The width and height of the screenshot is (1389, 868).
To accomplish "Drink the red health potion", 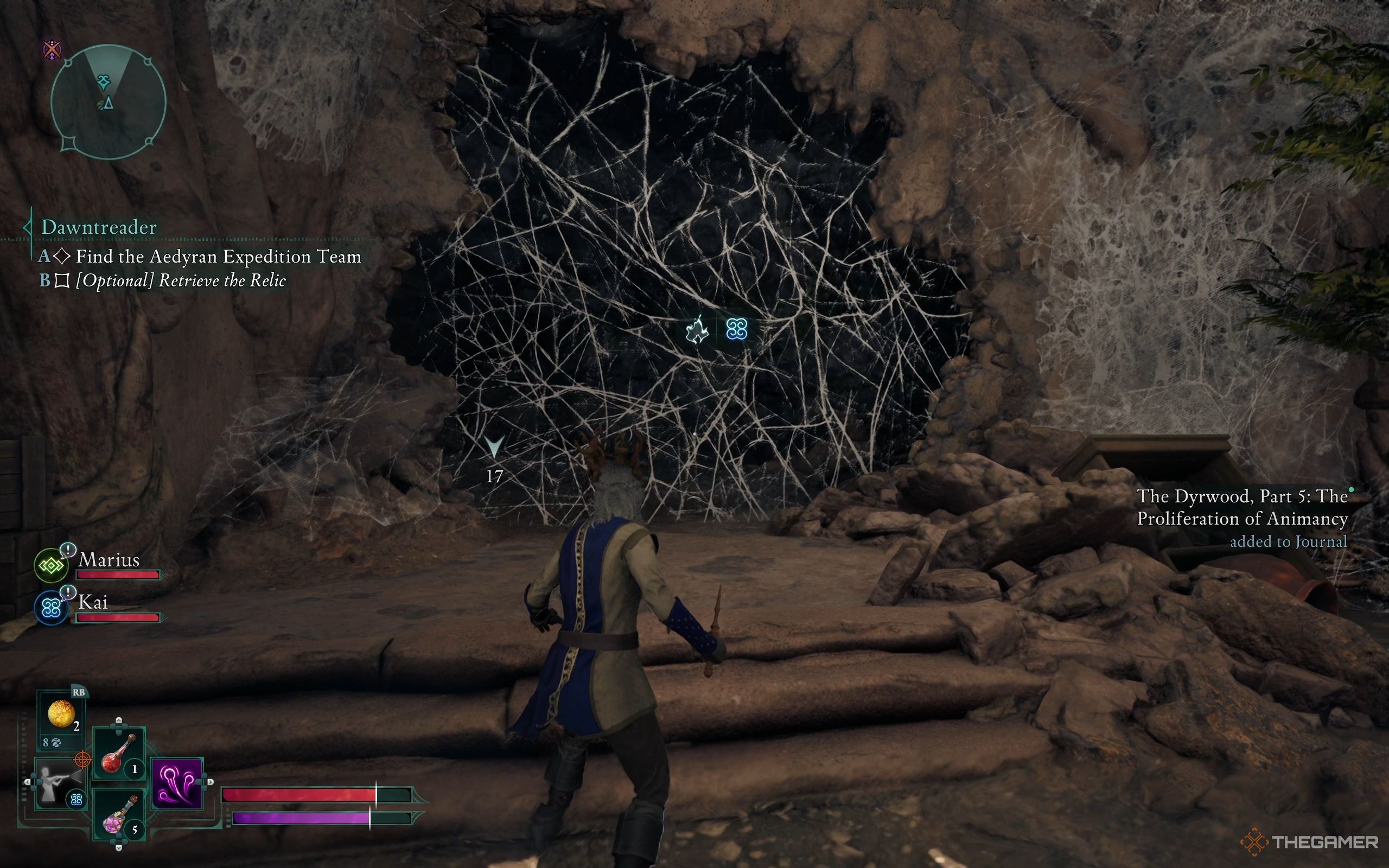I will point(118,753).
